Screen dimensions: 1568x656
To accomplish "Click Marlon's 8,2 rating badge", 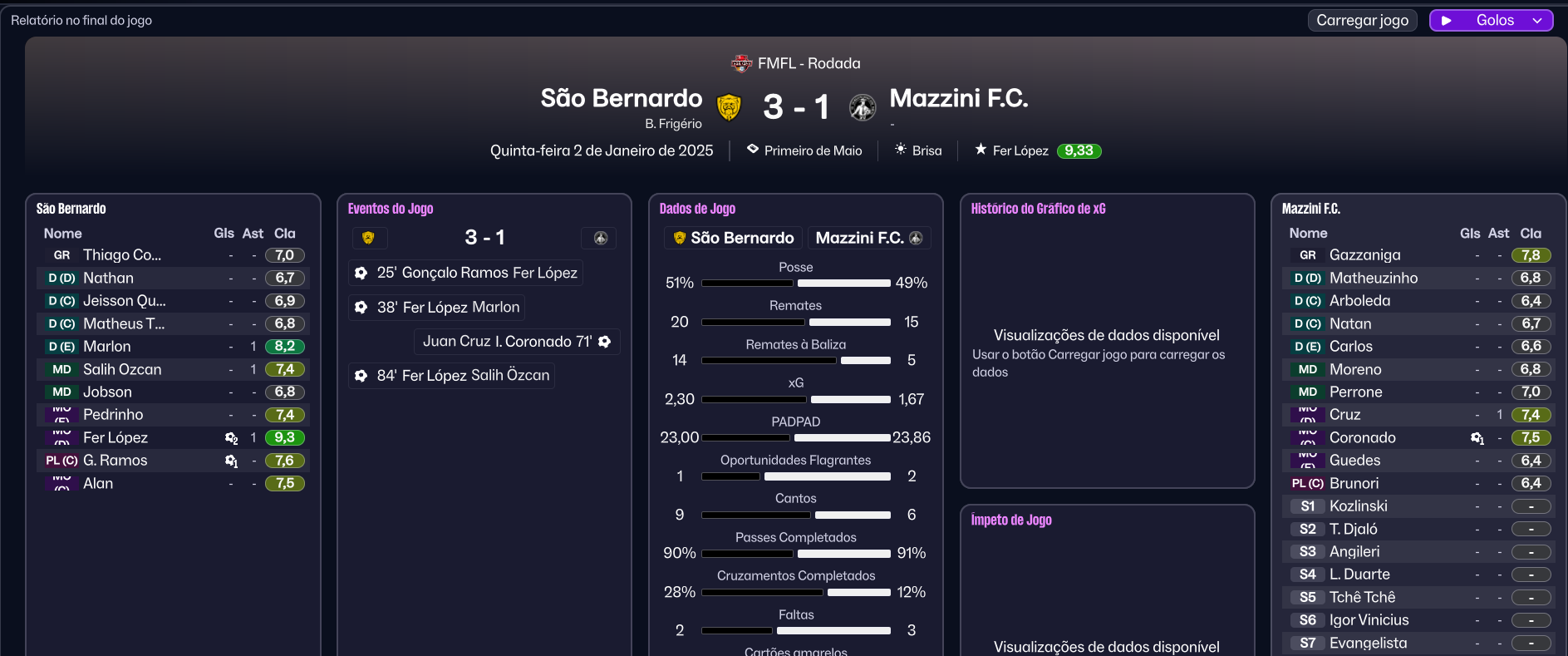I will [285, 346].
